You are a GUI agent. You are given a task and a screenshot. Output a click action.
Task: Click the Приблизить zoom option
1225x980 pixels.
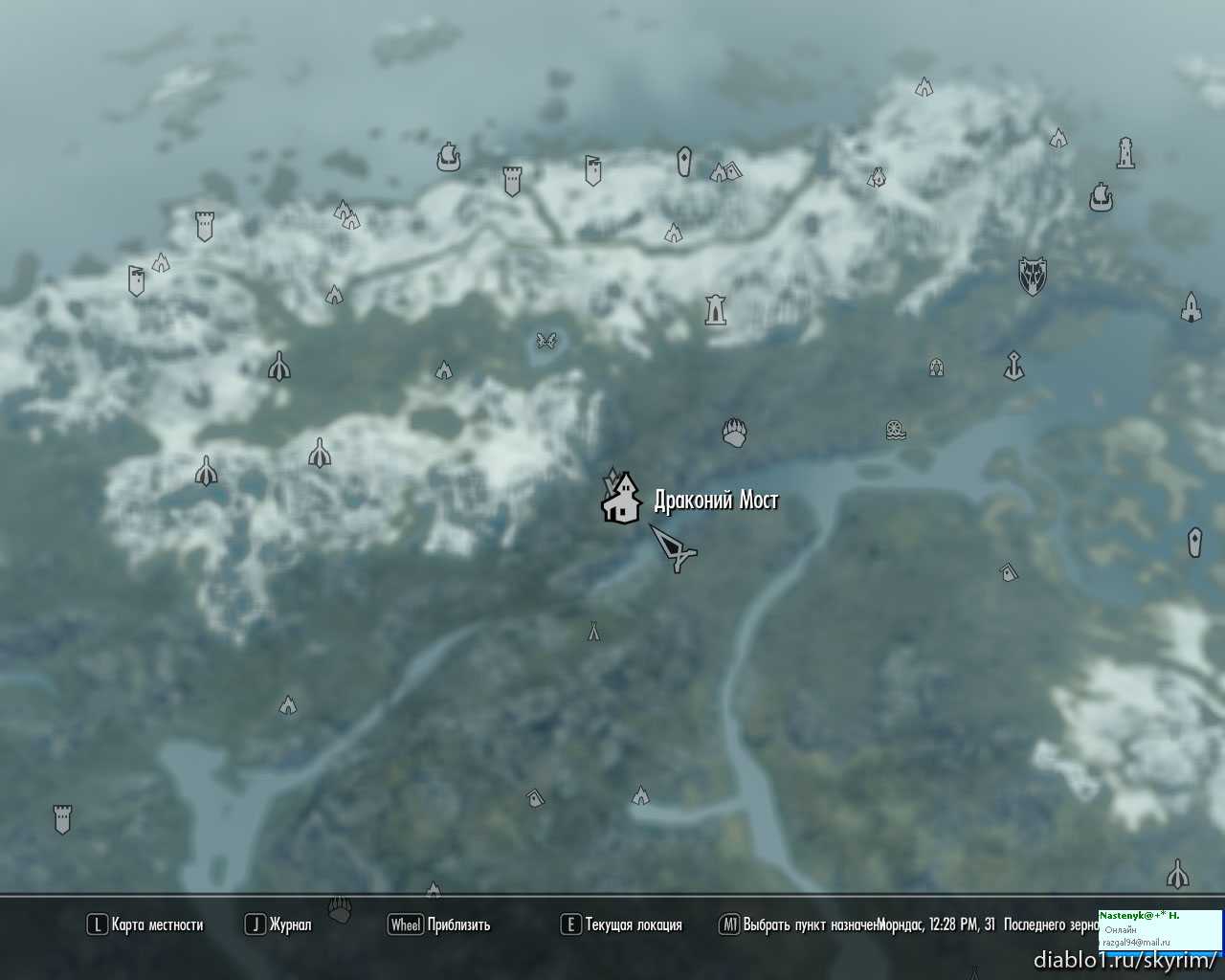(440, 924)
